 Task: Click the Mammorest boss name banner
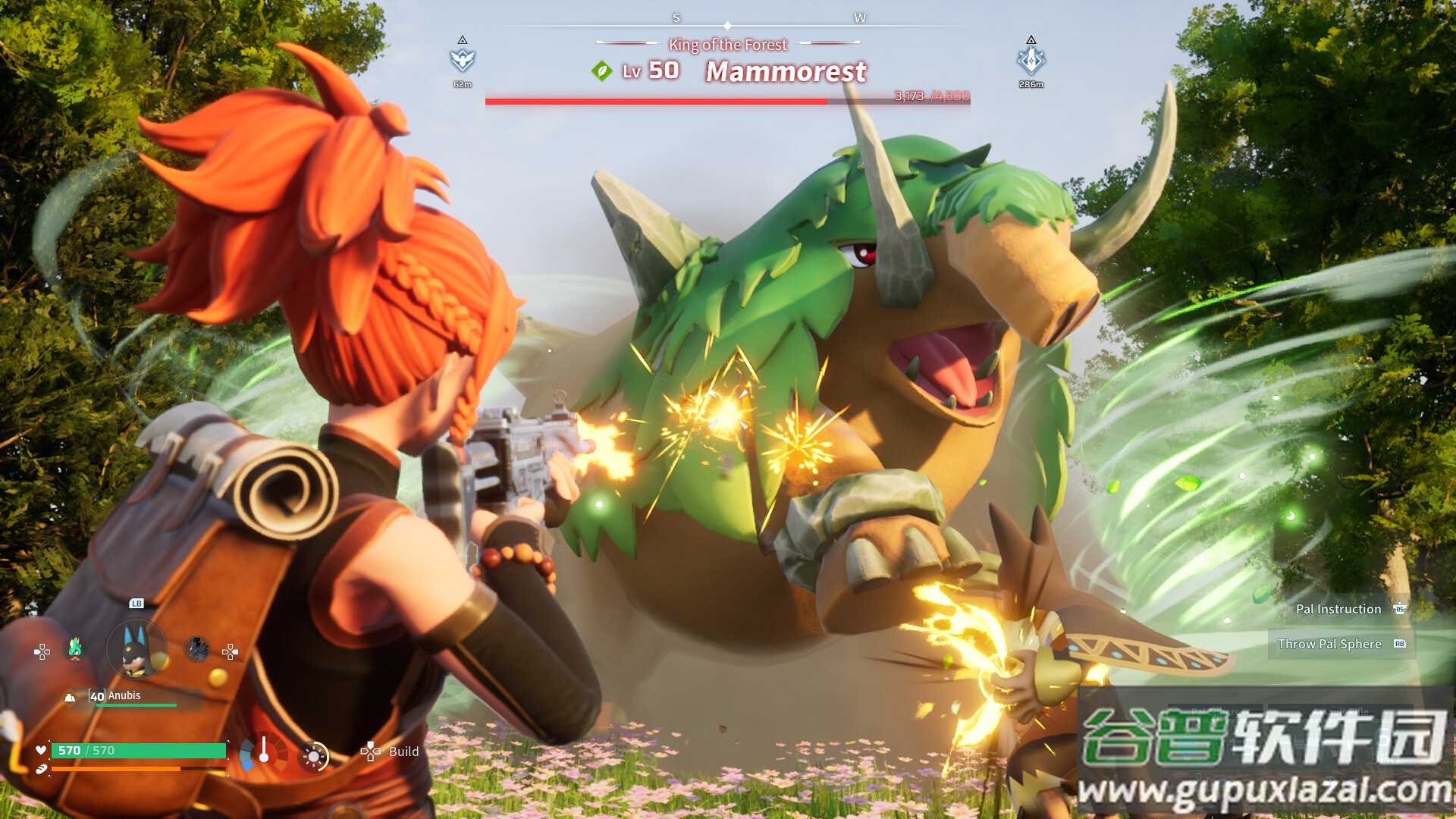[x=786, y=72]
